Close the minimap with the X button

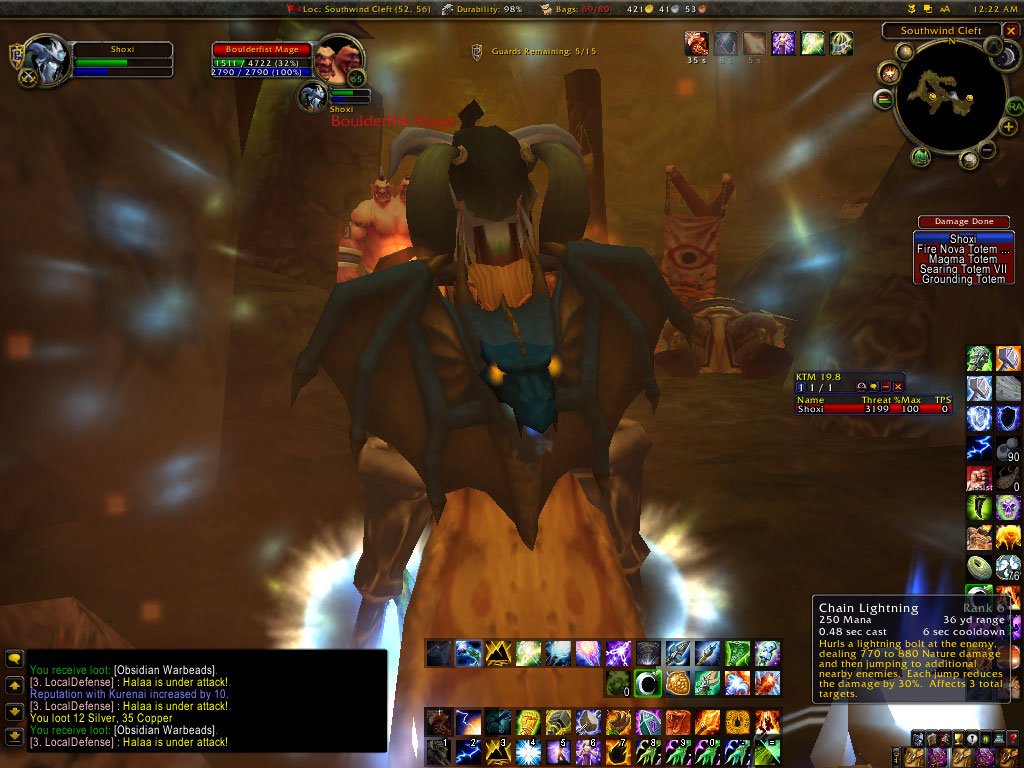(1011, 31)
